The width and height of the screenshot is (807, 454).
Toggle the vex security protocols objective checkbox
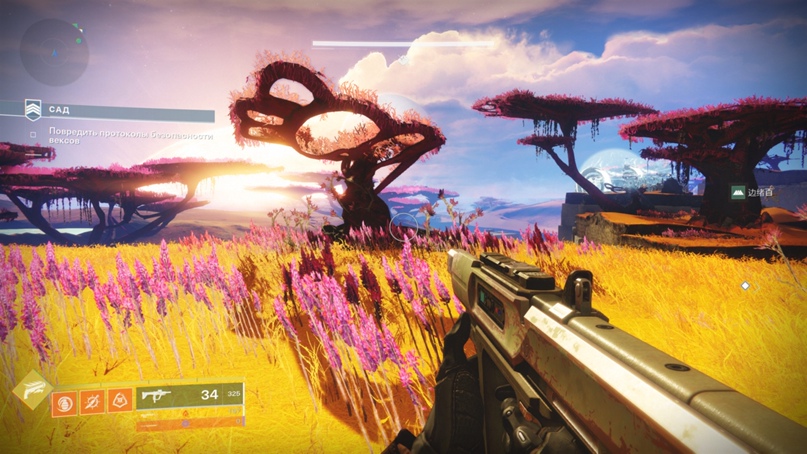click(33, 132)
